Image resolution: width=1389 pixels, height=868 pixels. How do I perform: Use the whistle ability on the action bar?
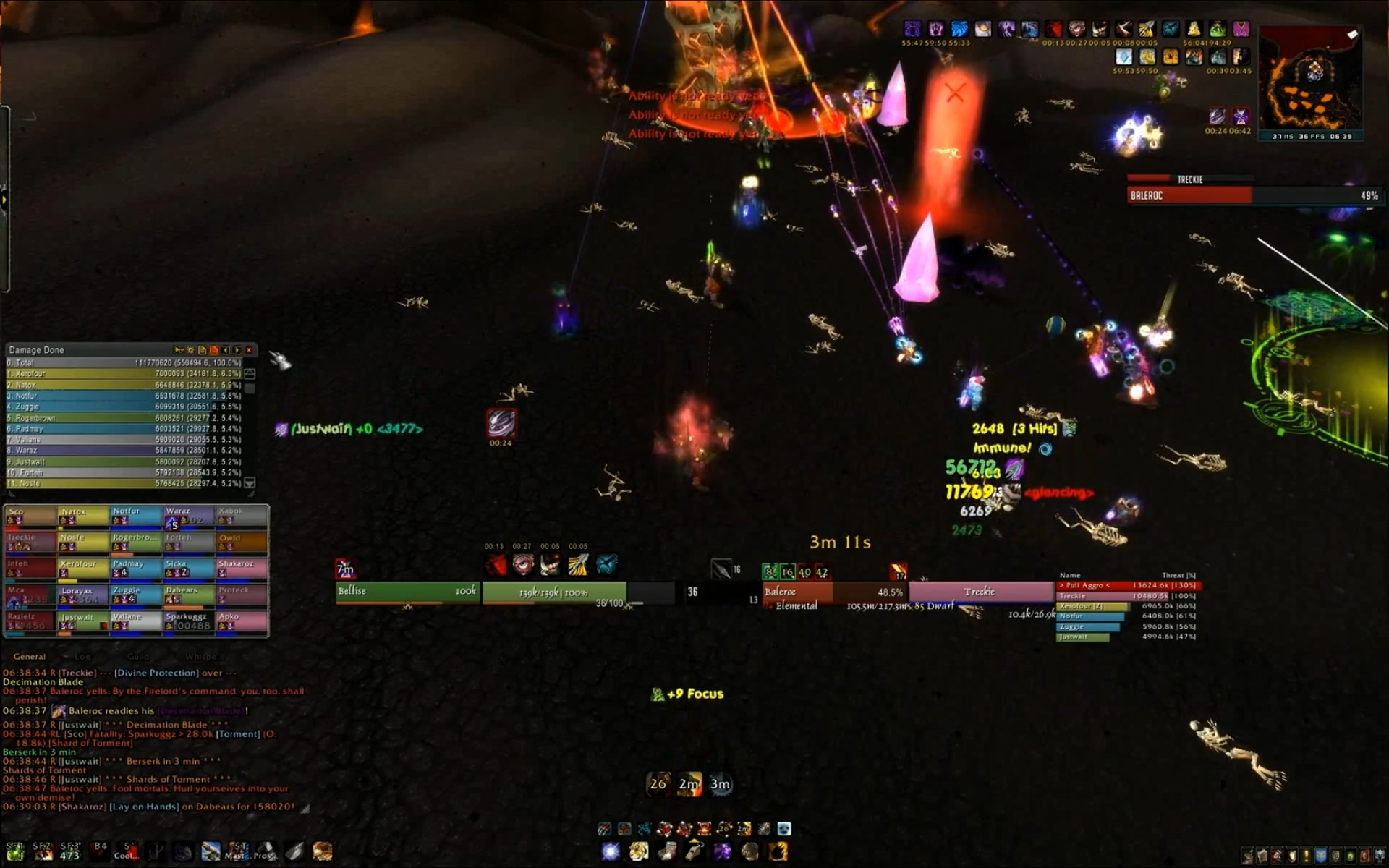tap(694, 851)
